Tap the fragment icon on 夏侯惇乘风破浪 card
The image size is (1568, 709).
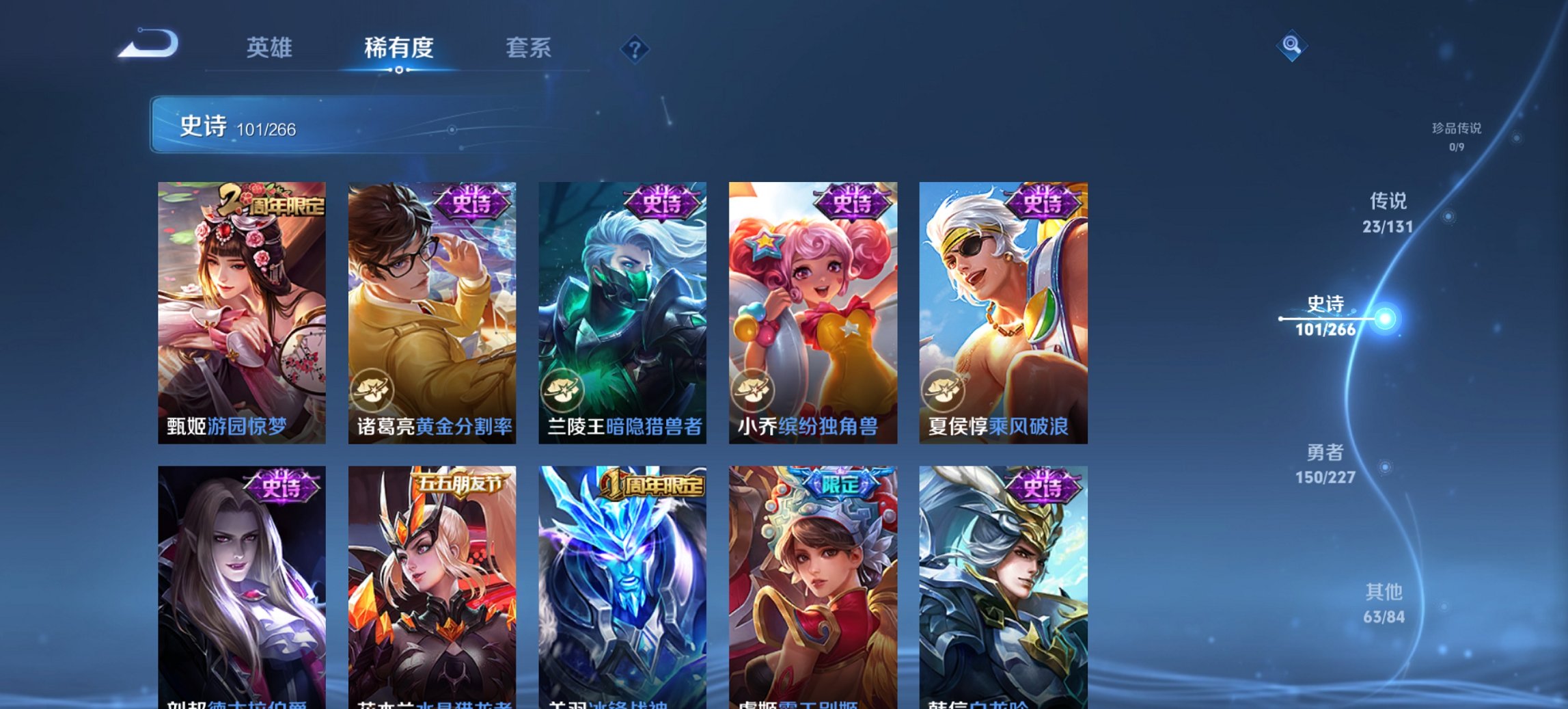(944, 391)
